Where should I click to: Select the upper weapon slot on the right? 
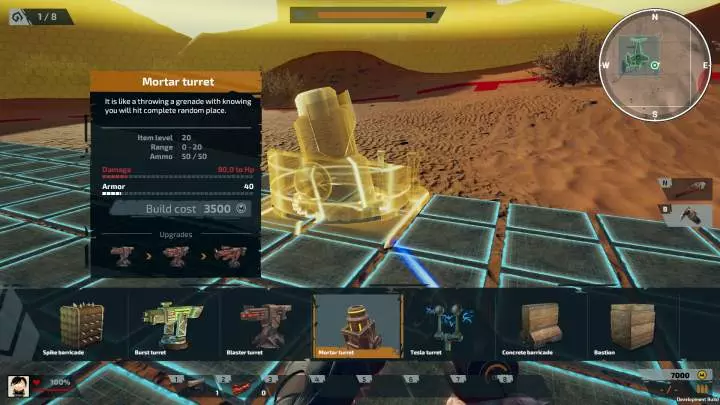tap(687, 186)
